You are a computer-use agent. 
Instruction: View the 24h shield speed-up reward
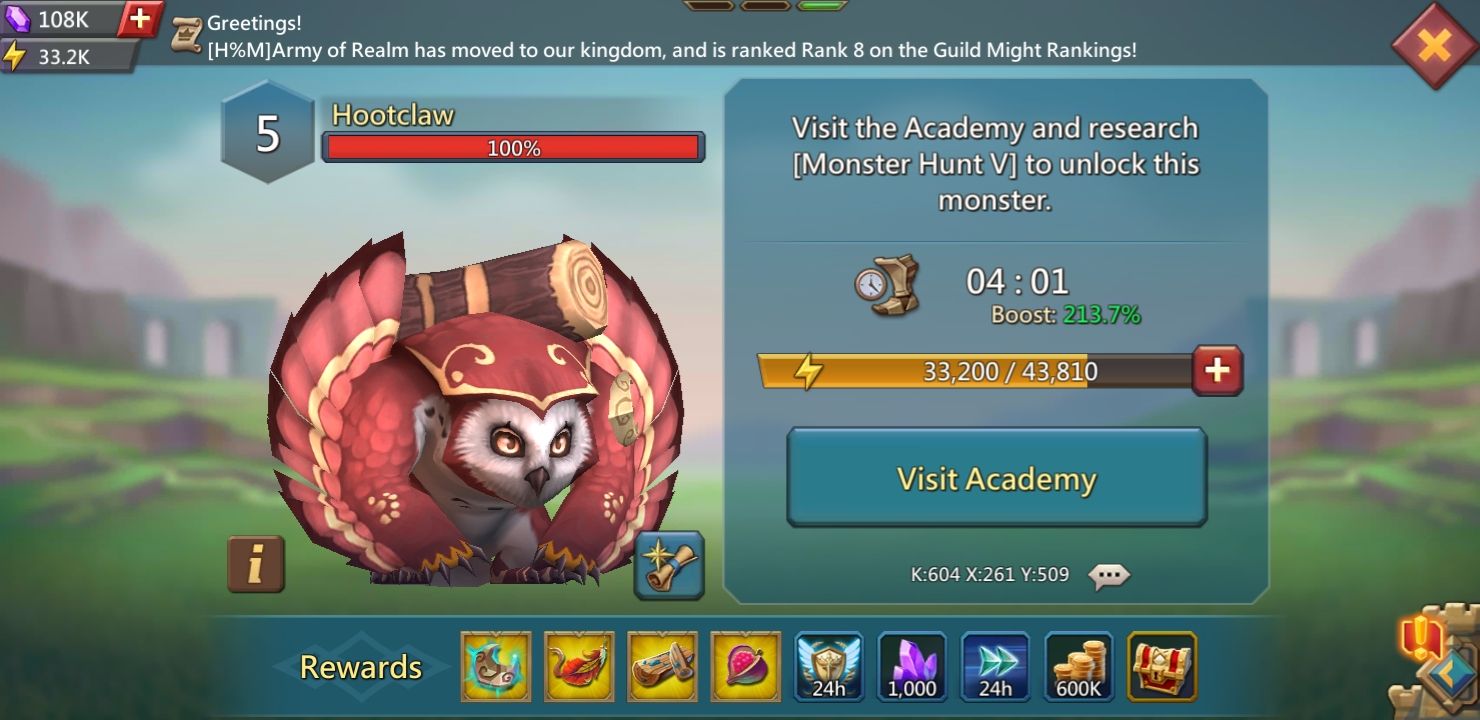pos(829,665)
